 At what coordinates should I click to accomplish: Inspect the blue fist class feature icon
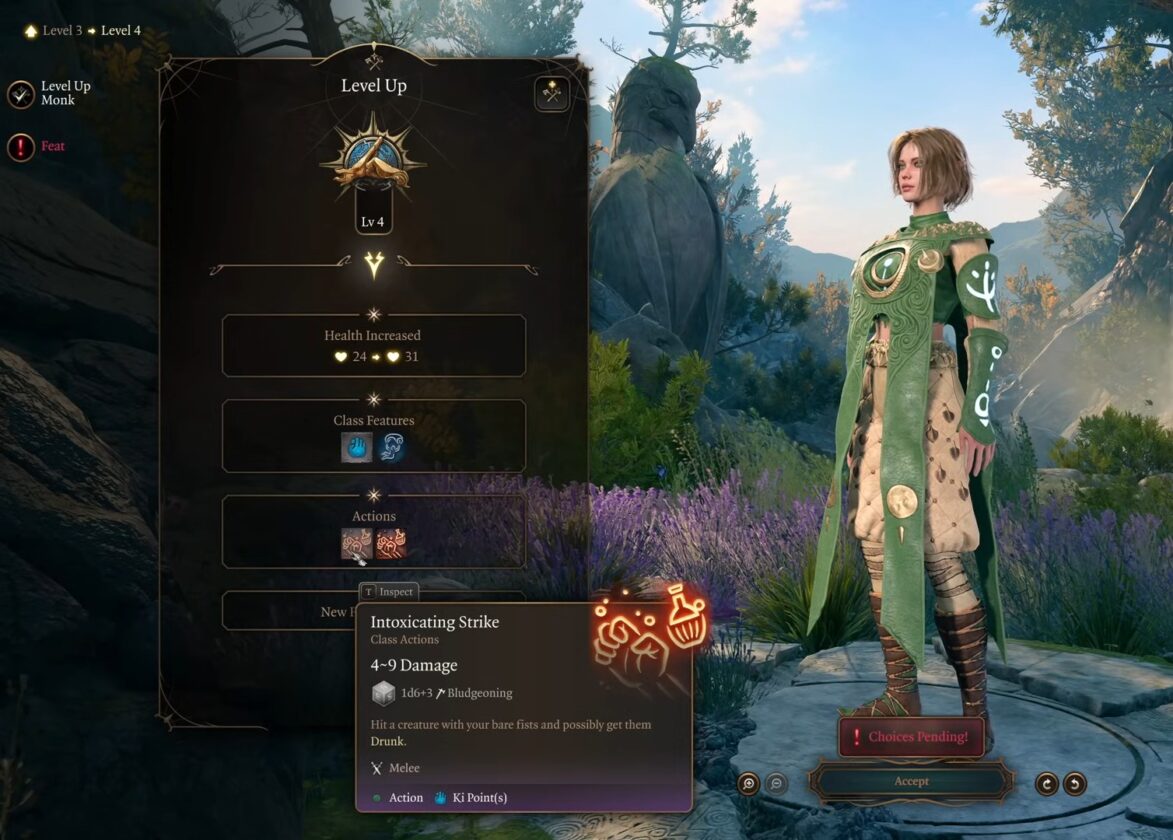357,447
